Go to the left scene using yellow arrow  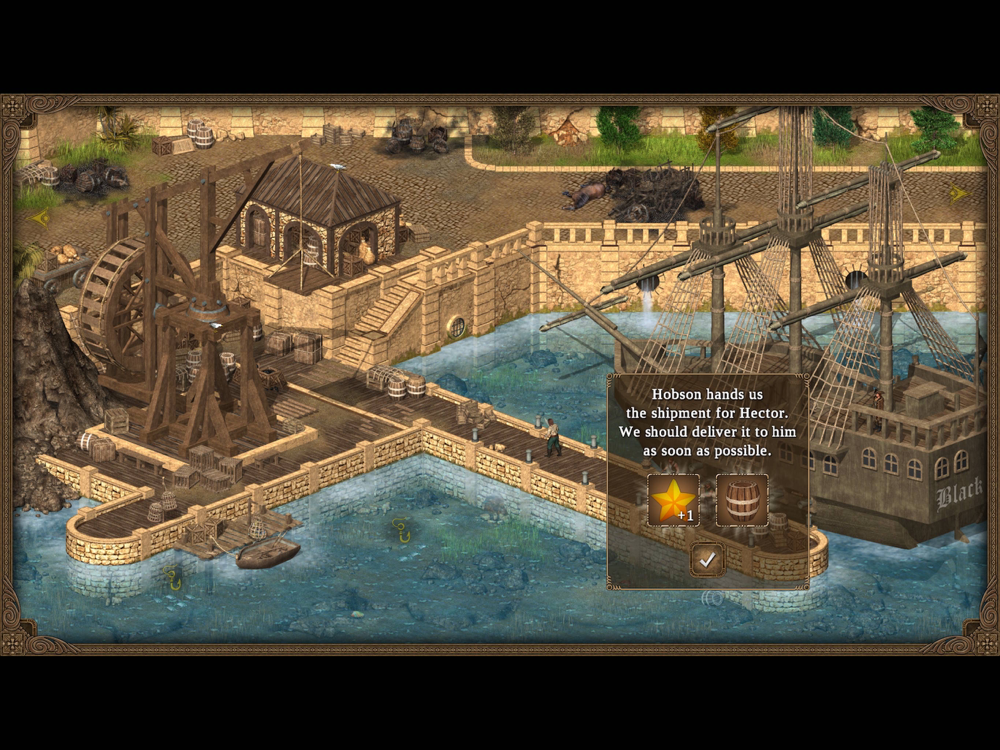point(40,216)
